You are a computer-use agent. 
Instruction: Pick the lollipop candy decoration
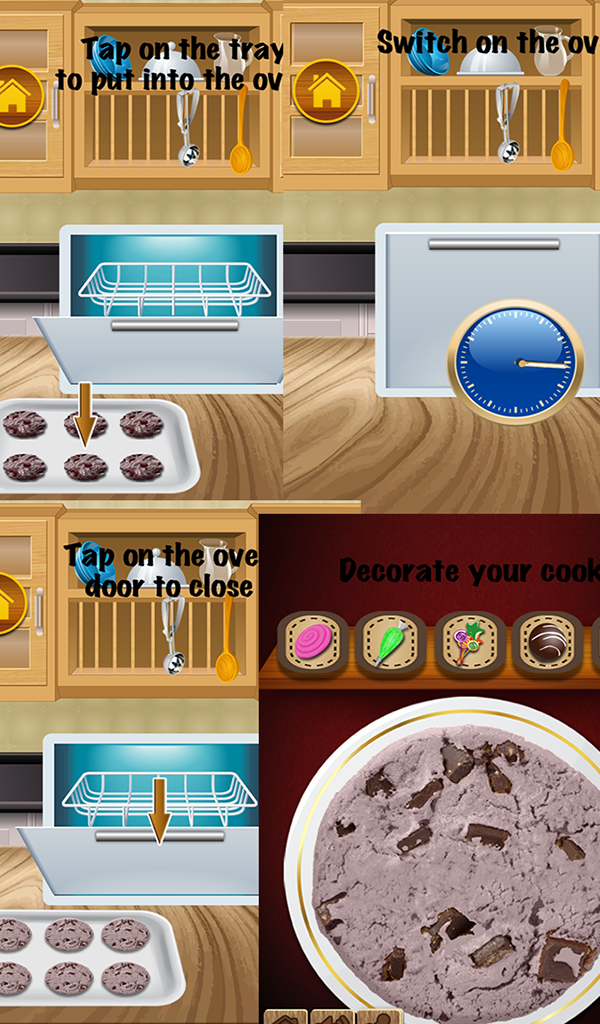point(469,643)
